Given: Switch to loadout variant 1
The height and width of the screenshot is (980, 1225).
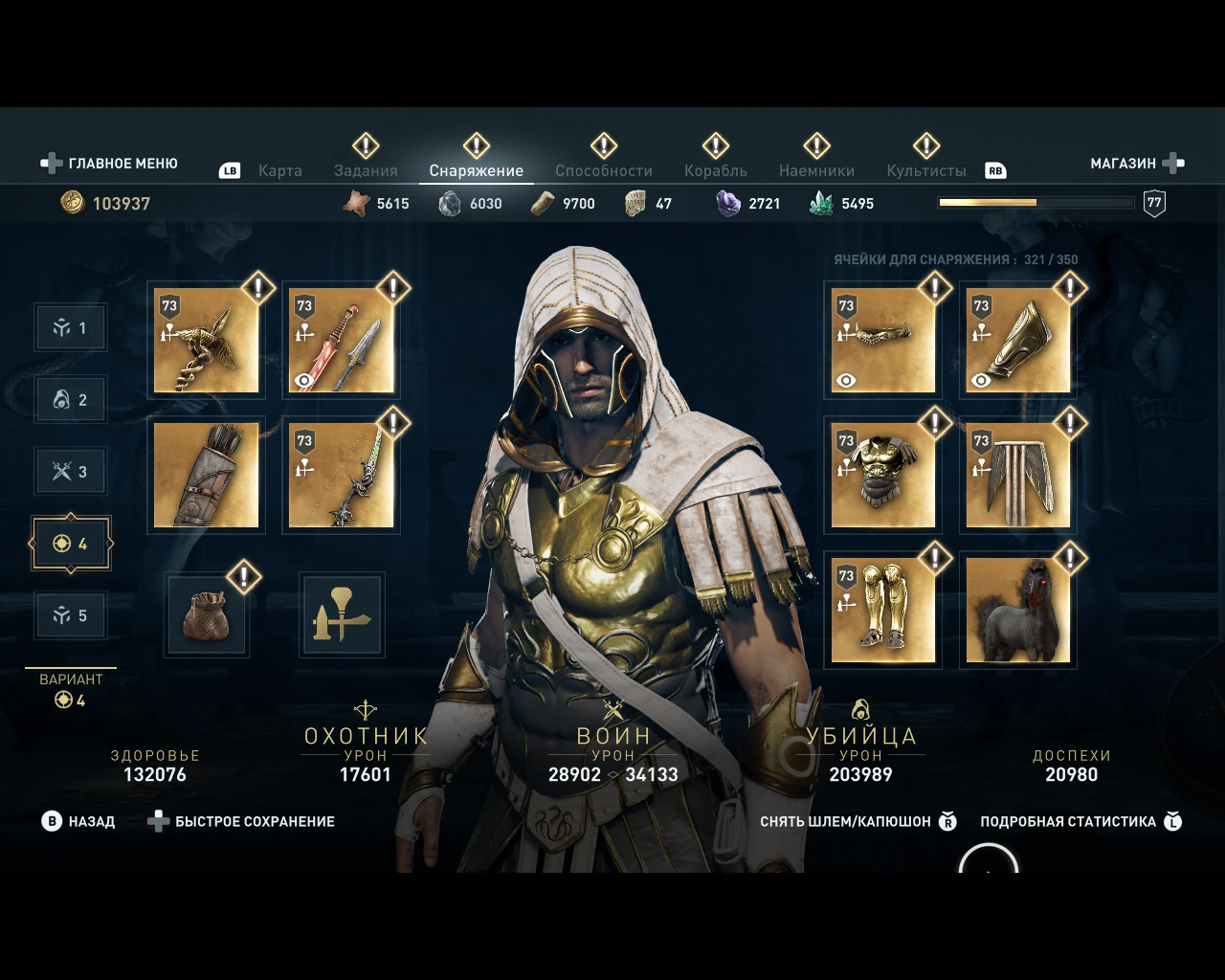Looking at the screenshot, I should tap(70, 326).
